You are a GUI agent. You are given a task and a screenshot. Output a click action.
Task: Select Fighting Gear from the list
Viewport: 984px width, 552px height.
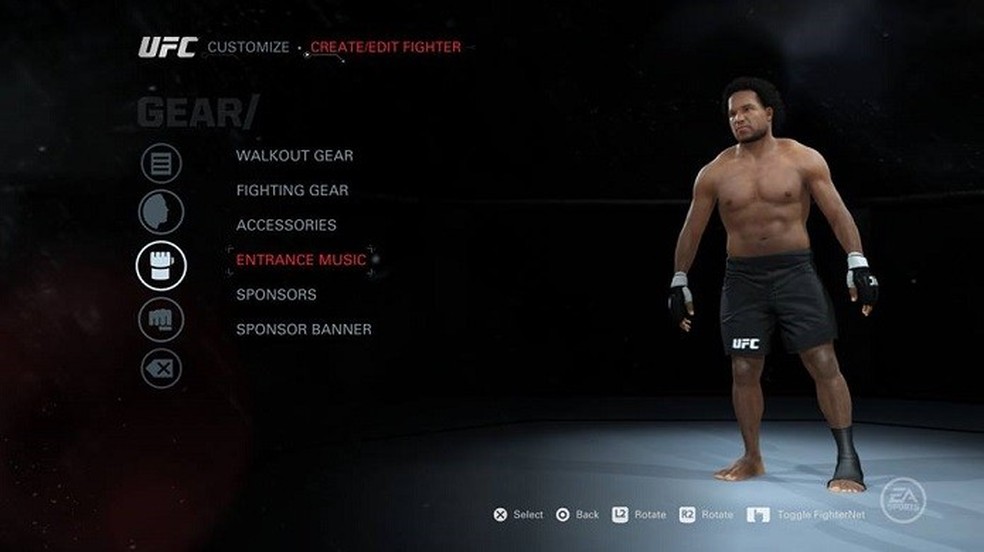tap(292, 190)
